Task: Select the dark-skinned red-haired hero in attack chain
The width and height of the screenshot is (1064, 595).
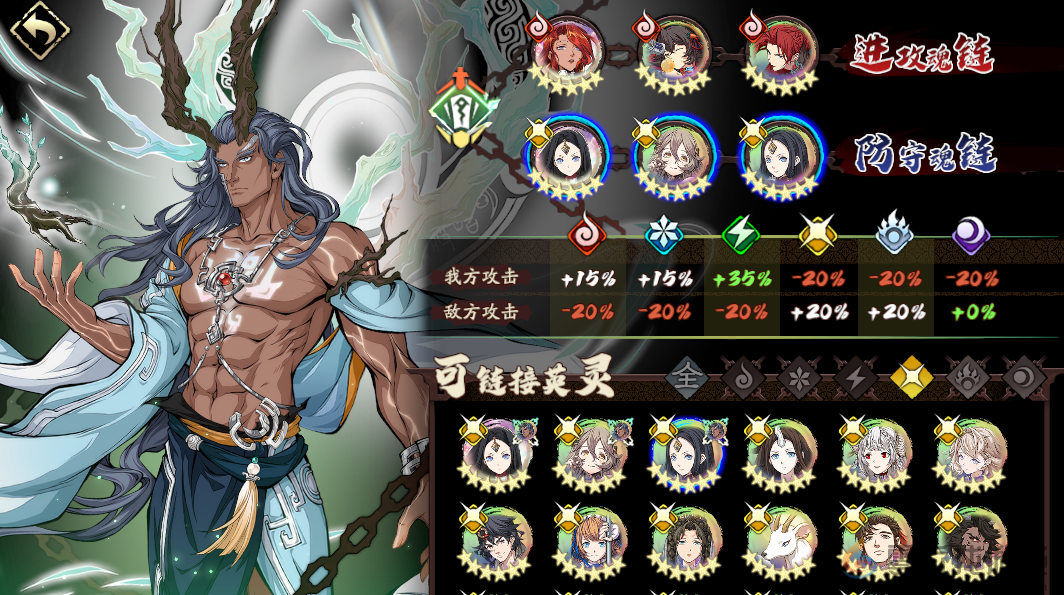Action: [x=567, y=52]
